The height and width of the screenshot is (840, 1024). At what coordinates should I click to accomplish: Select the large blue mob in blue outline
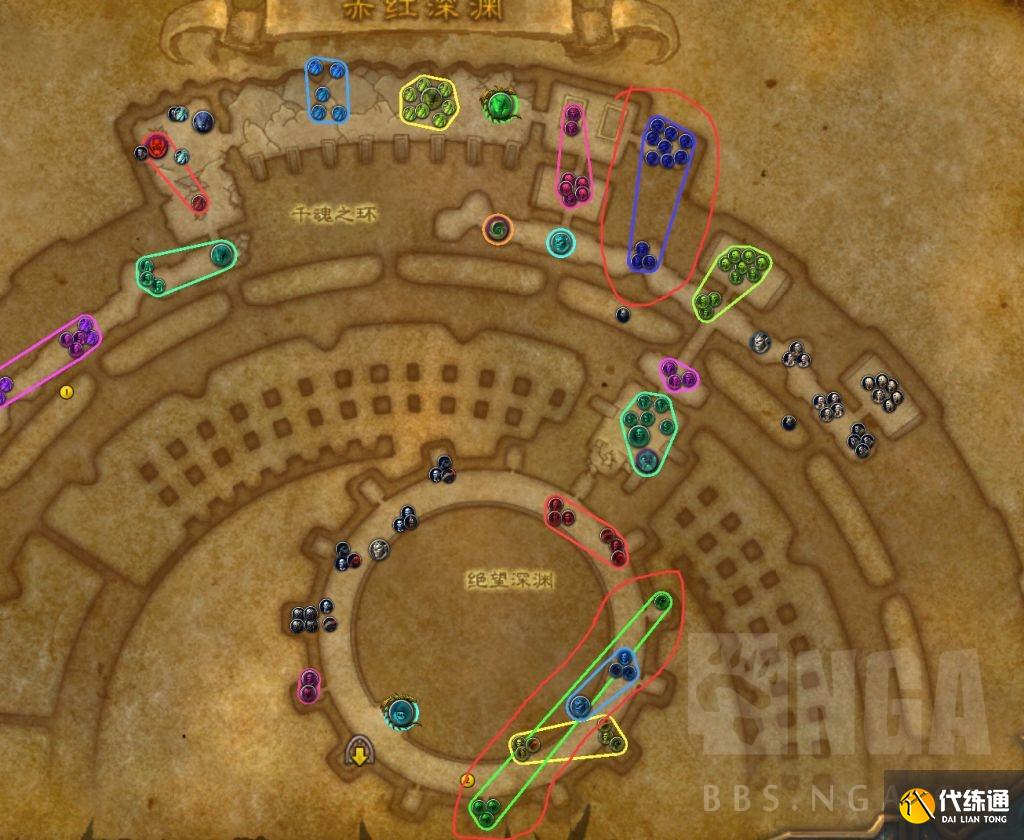coord(579,707)
